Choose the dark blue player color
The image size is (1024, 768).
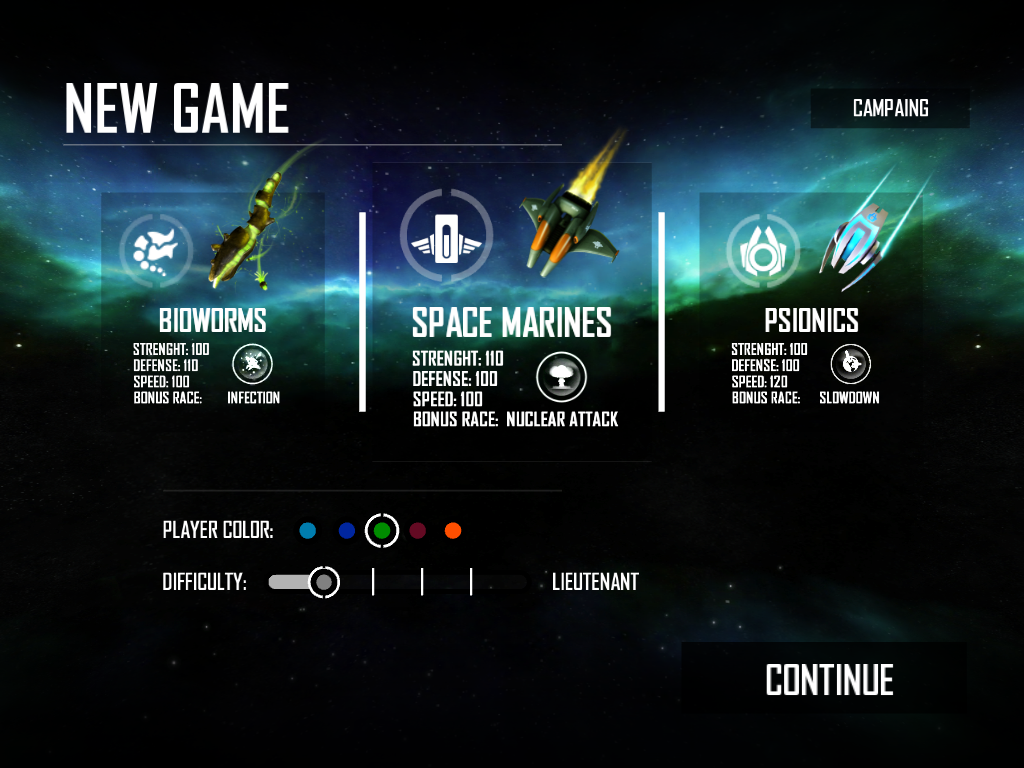point(347,531)
